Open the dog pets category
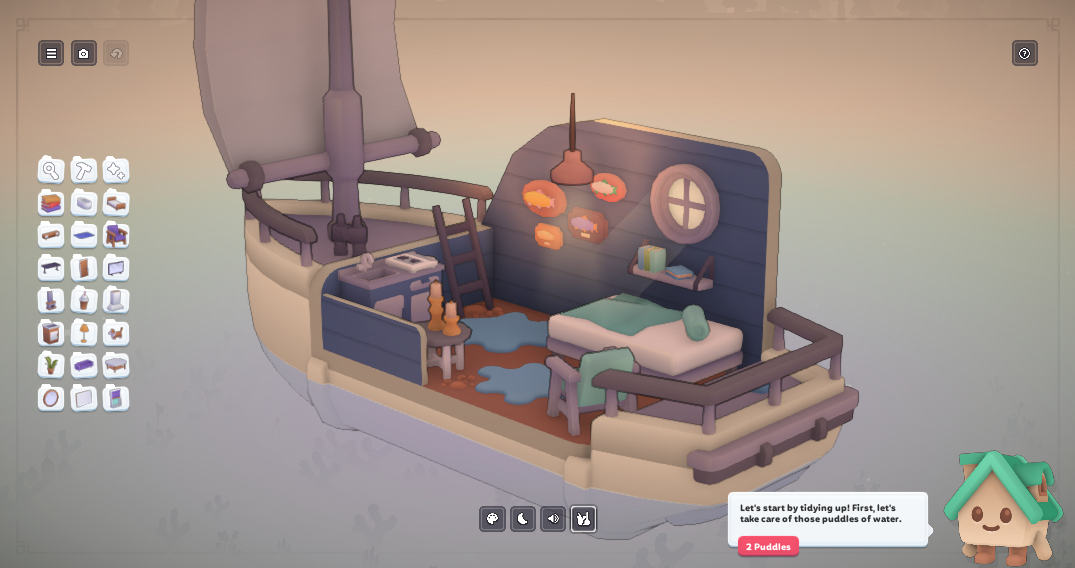The height and width of the screenshot is (568, 1075). 116,333
